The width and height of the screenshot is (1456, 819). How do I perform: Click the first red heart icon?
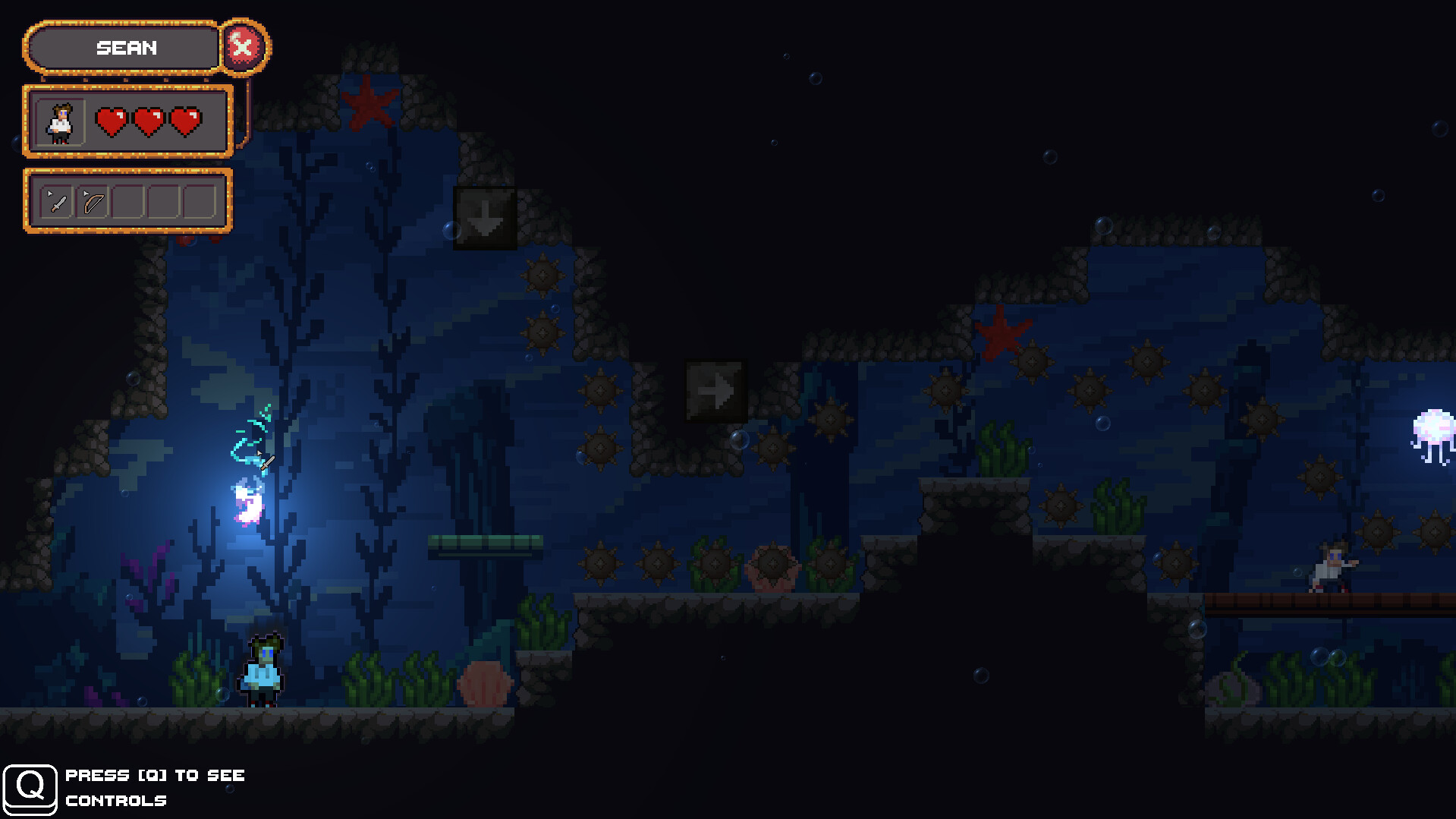pyautogui.click(x=113, y=121)
